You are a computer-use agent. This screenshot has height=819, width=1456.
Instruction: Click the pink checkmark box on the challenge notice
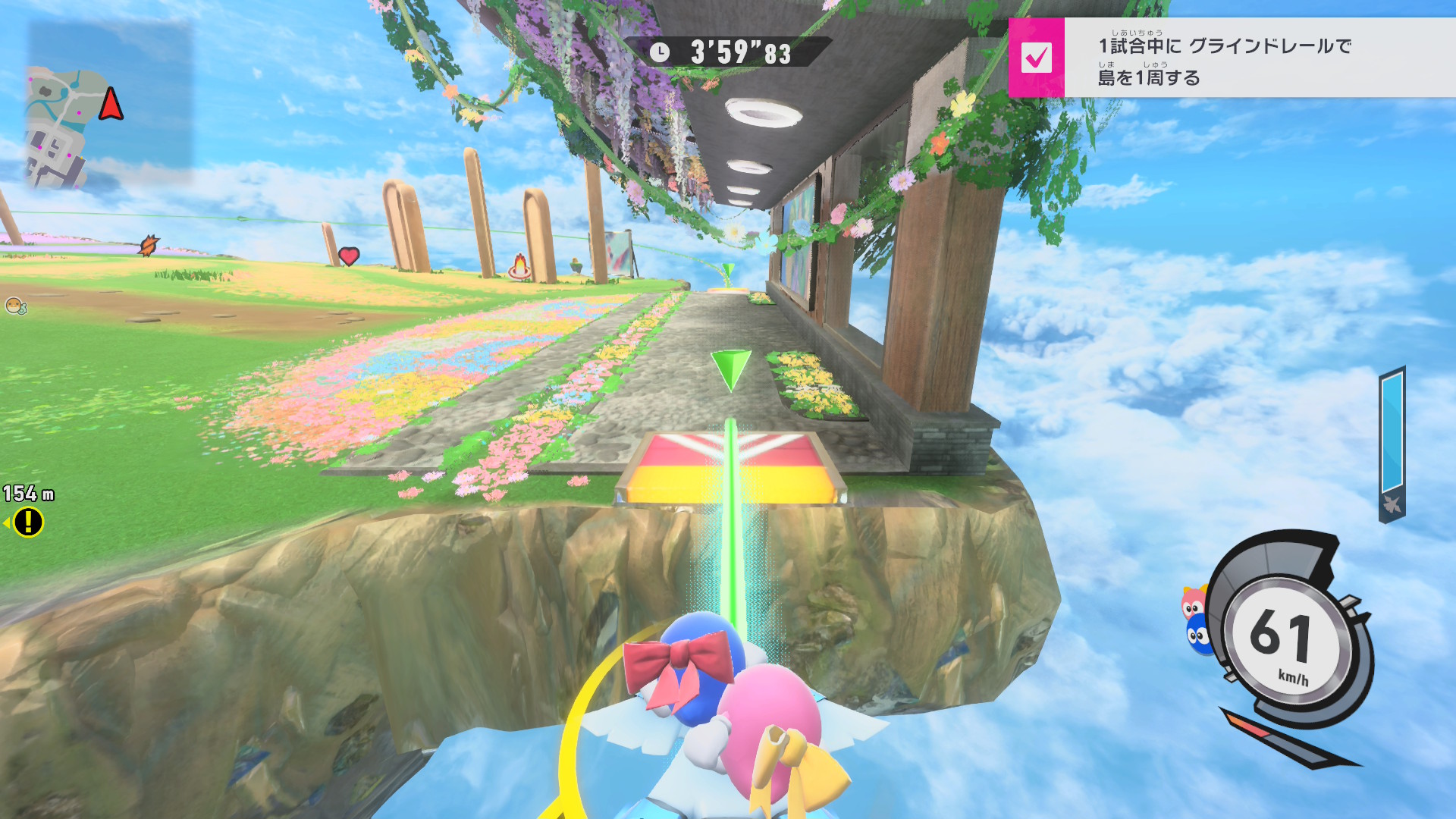tap(1036, 58)
